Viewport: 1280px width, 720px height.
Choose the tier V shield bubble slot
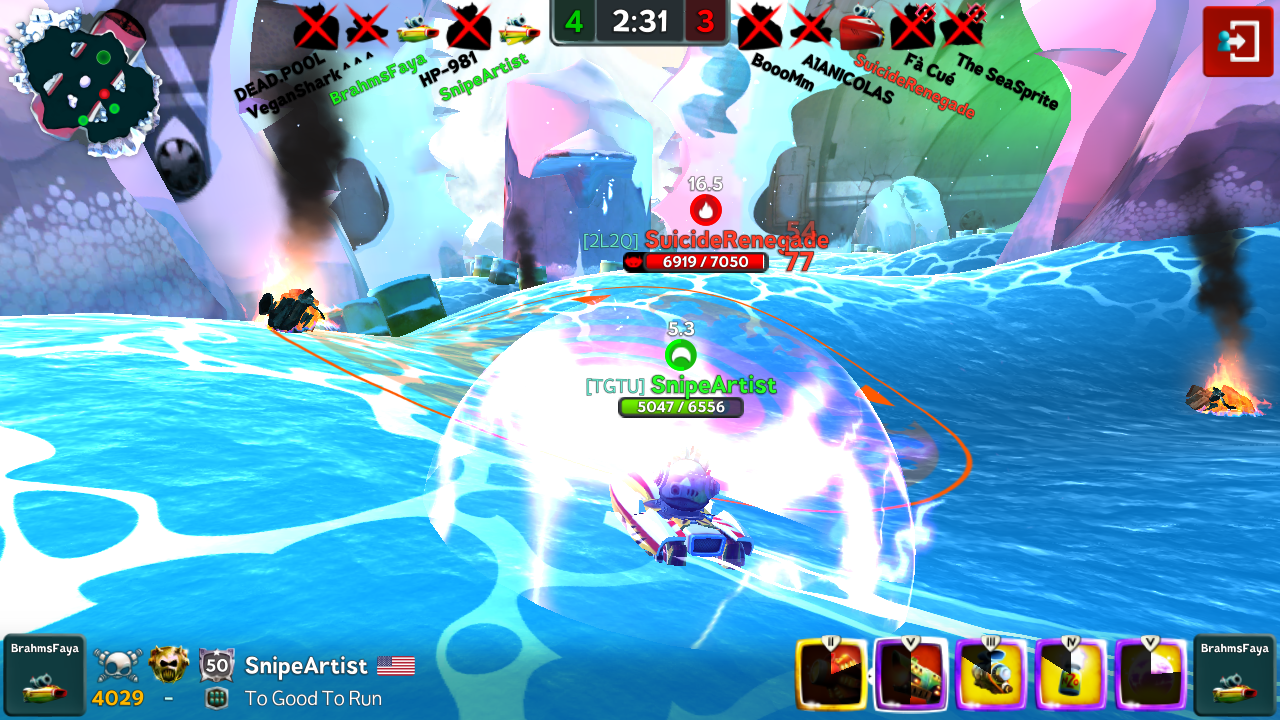tap(1151, 675)
